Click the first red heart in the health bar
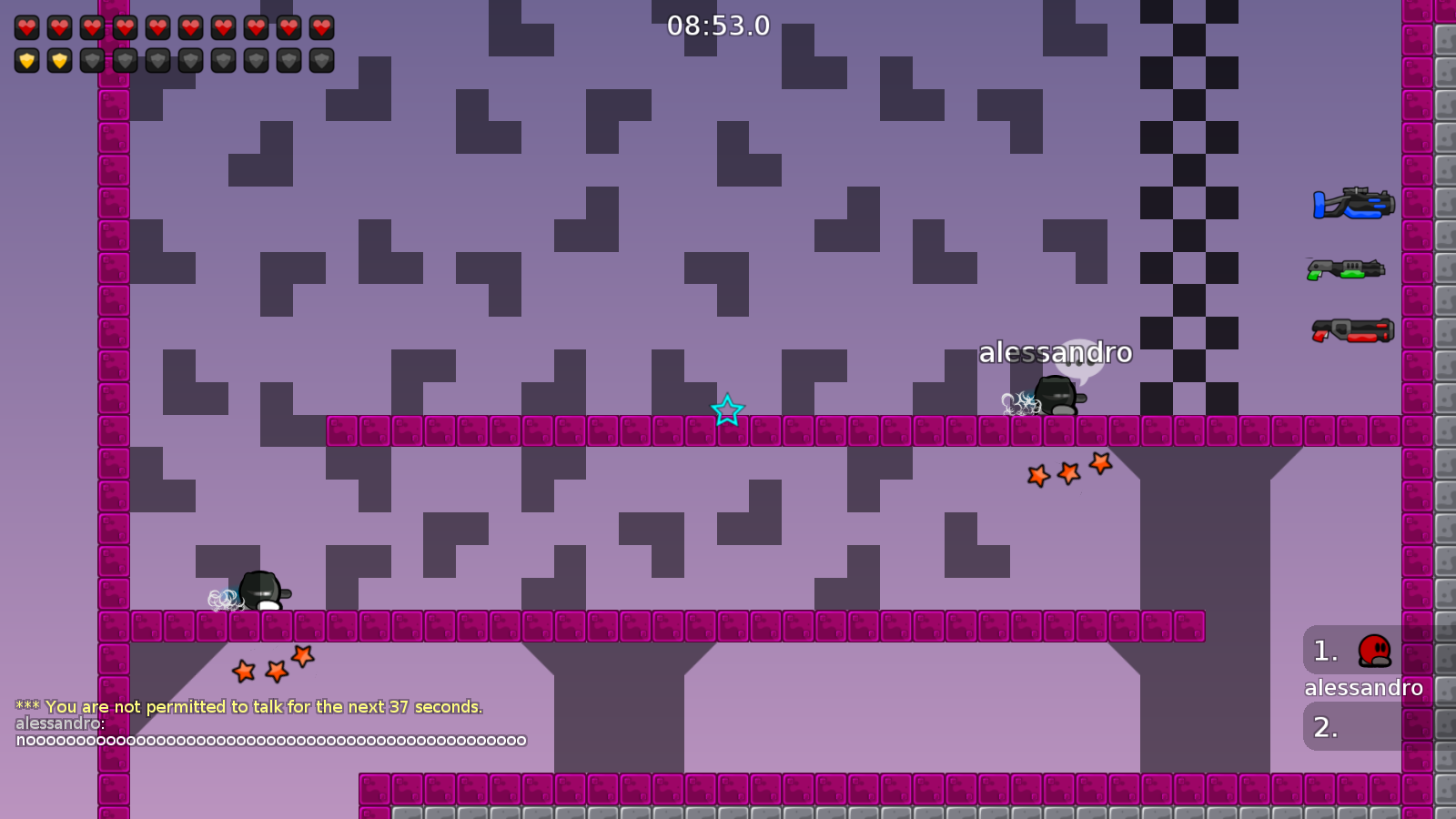 (25, 26)
